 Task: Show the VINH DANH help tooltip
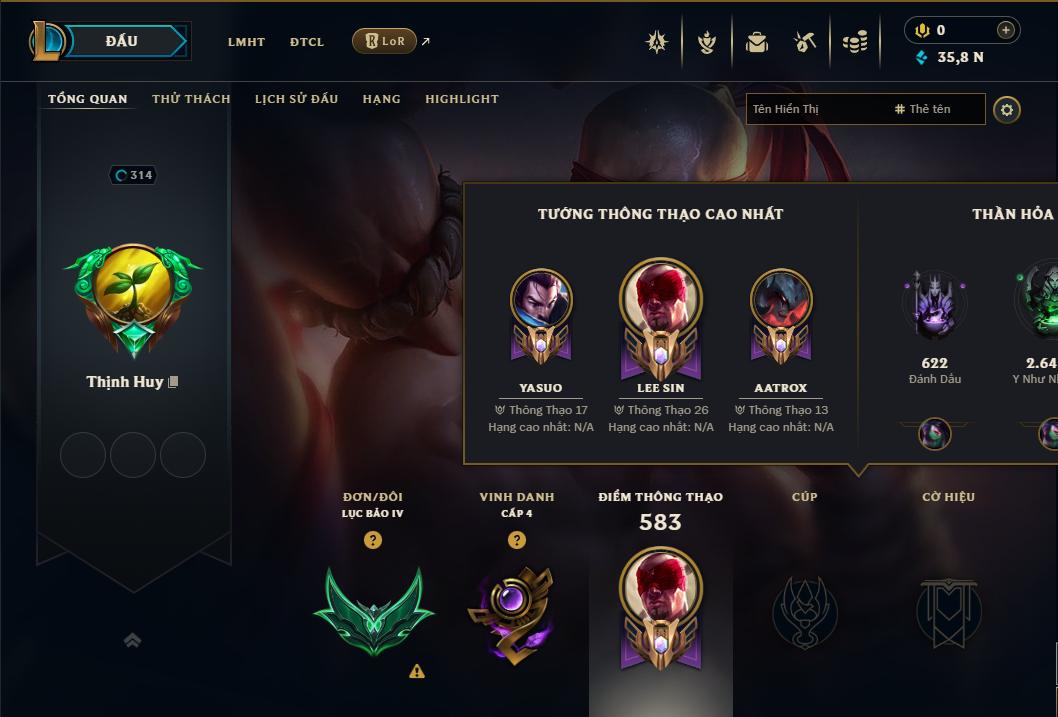click(516, 540)
